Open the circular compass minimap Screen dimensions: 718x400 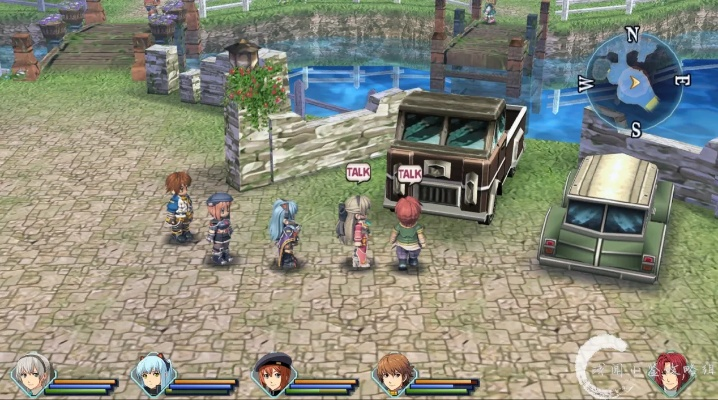(x=634, y=77)
